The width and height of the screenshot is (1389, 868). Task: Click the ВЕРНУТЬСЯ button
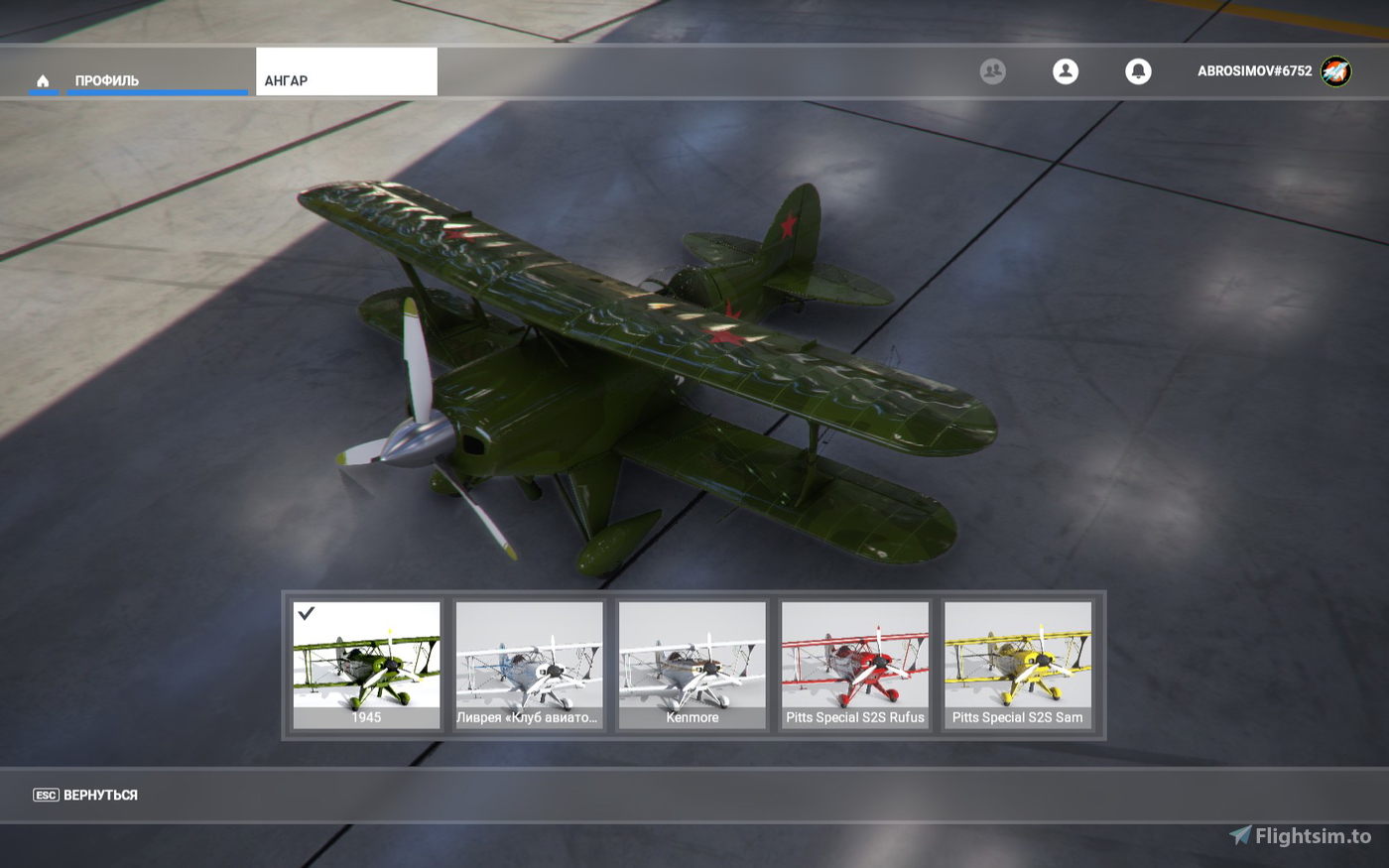click(x=99, y=796)
